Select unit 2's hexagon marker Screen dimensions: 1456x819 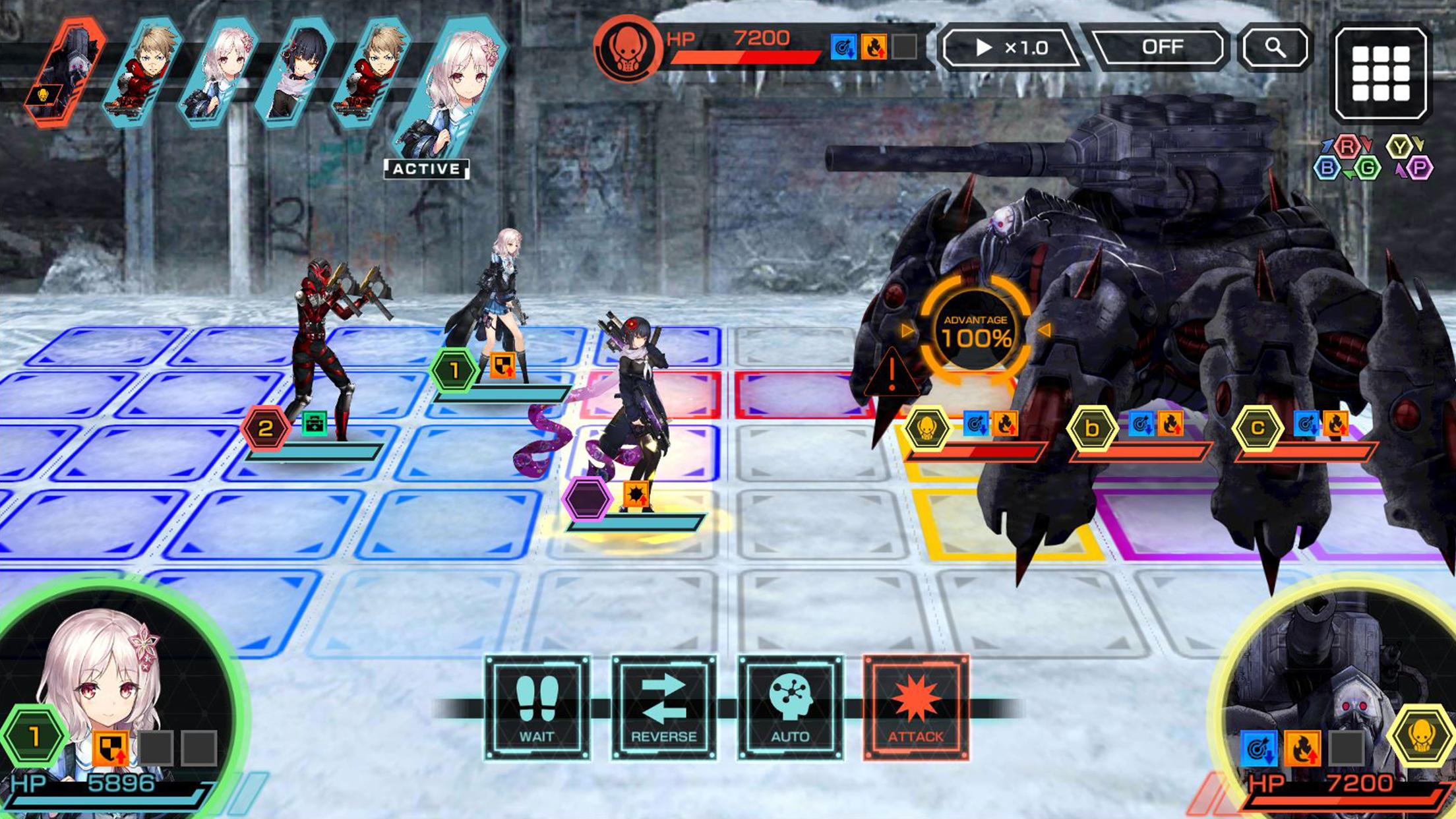pos(265,429)
